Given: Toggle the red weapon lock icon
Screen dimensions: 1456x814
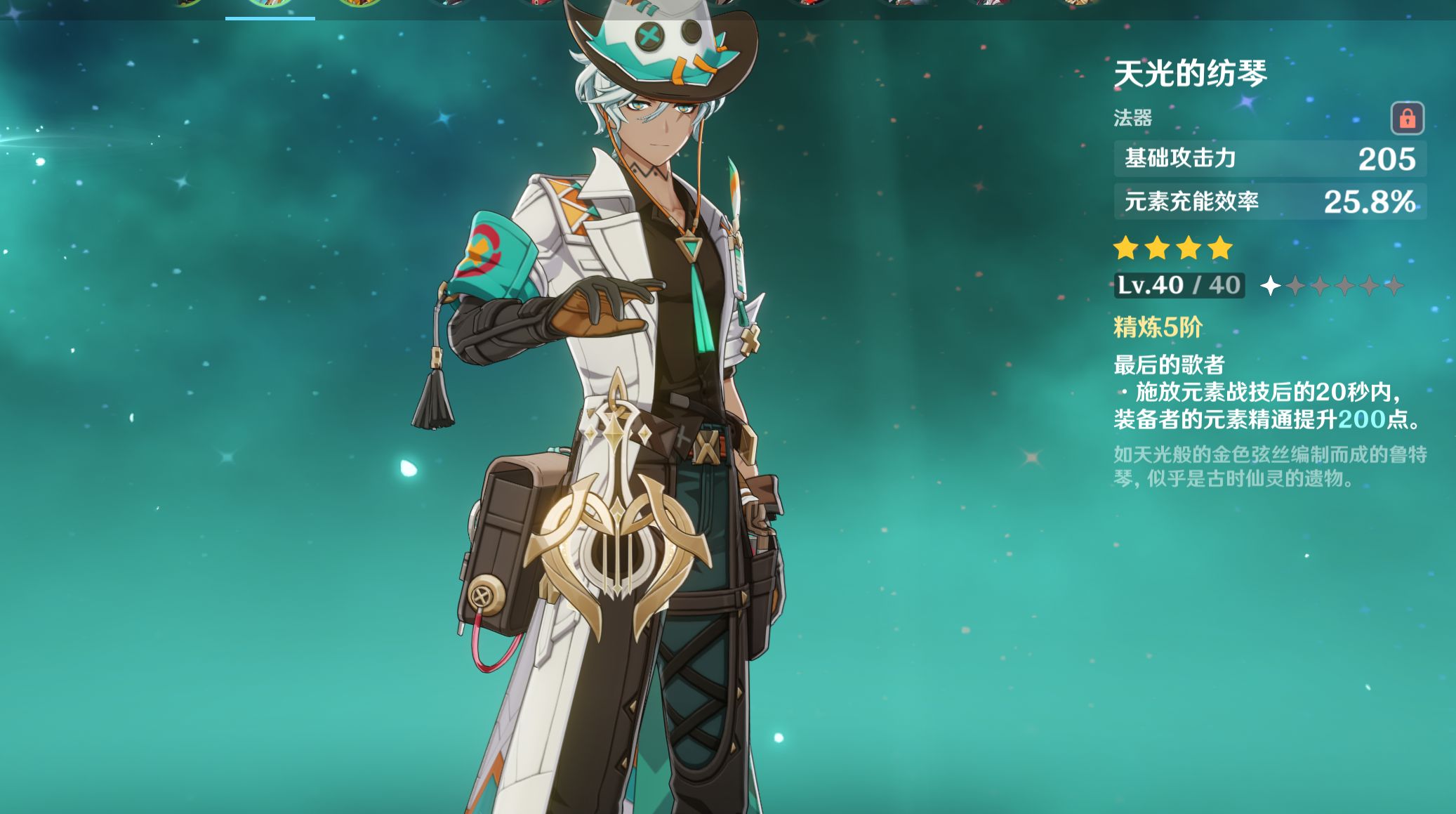Looking at the screenshot, I should click(1407, 118).
